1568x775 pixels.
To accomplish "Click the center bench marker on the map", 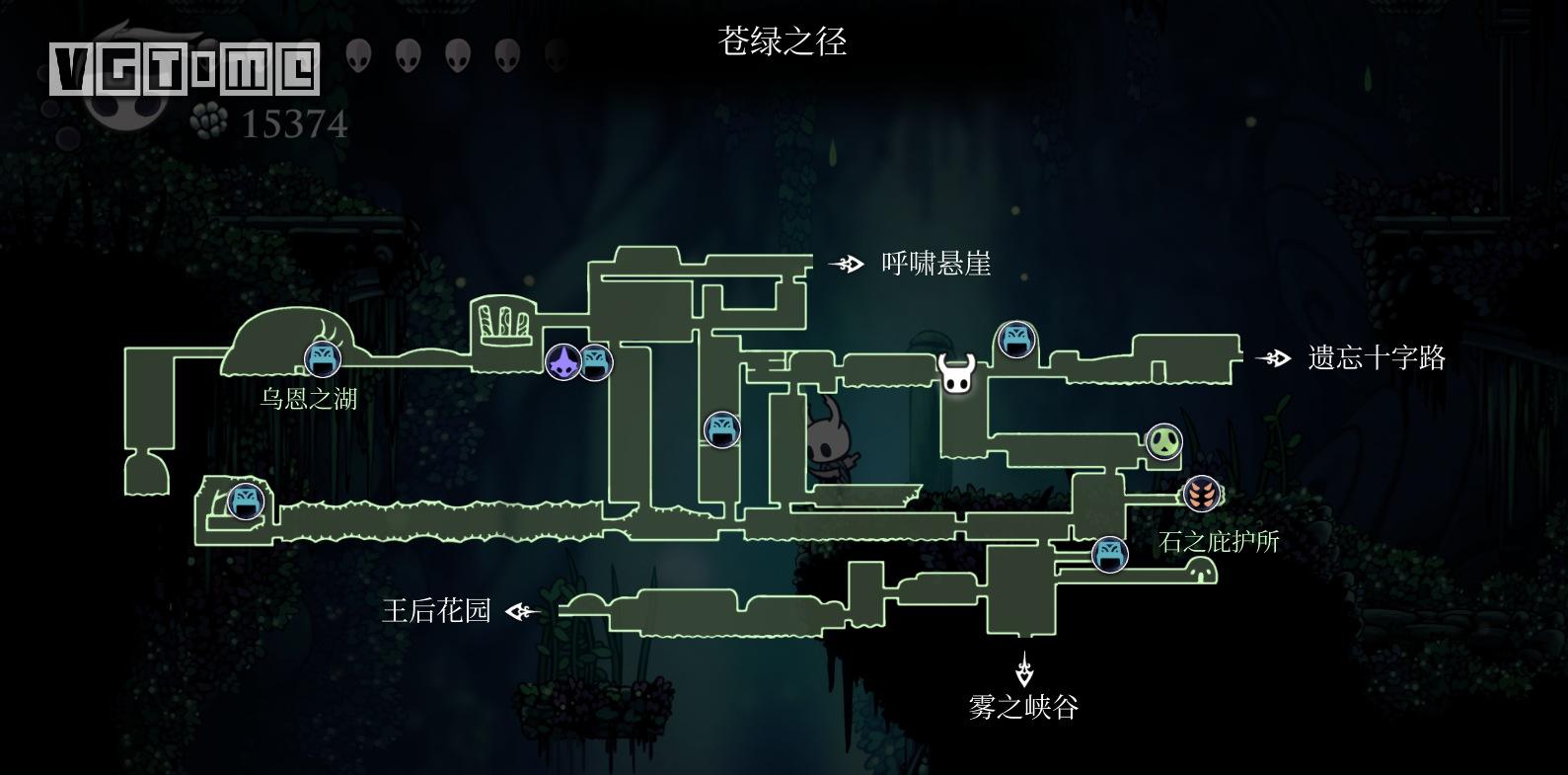I will tap(722, 428).
